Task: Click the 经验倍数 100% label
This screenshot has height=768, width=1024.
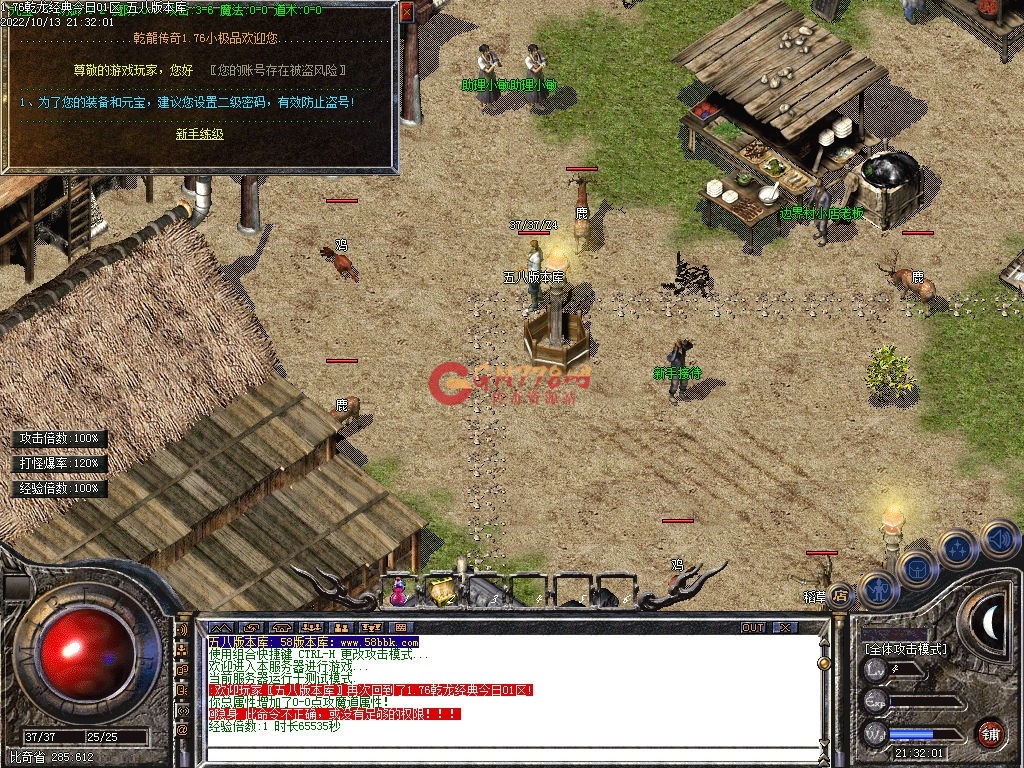Action: coord(60,489)
